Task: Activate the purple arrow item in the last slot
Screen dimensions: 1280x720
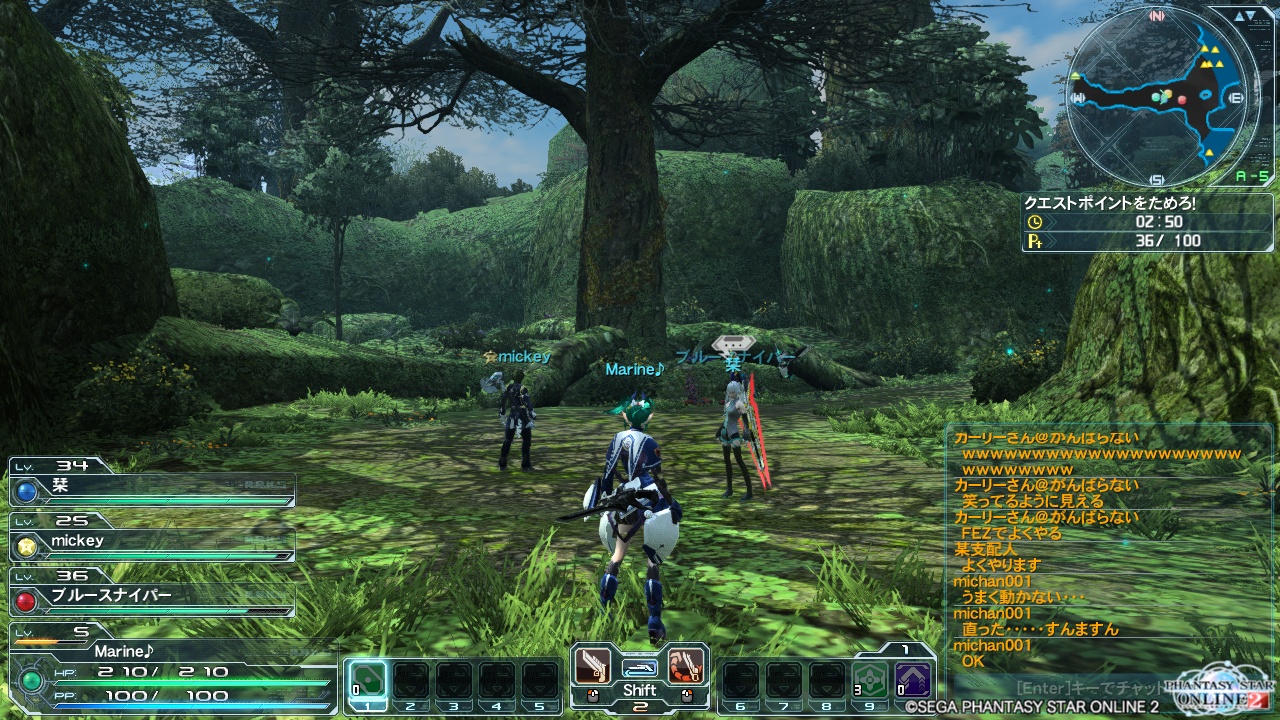Action: pos(913,682)
